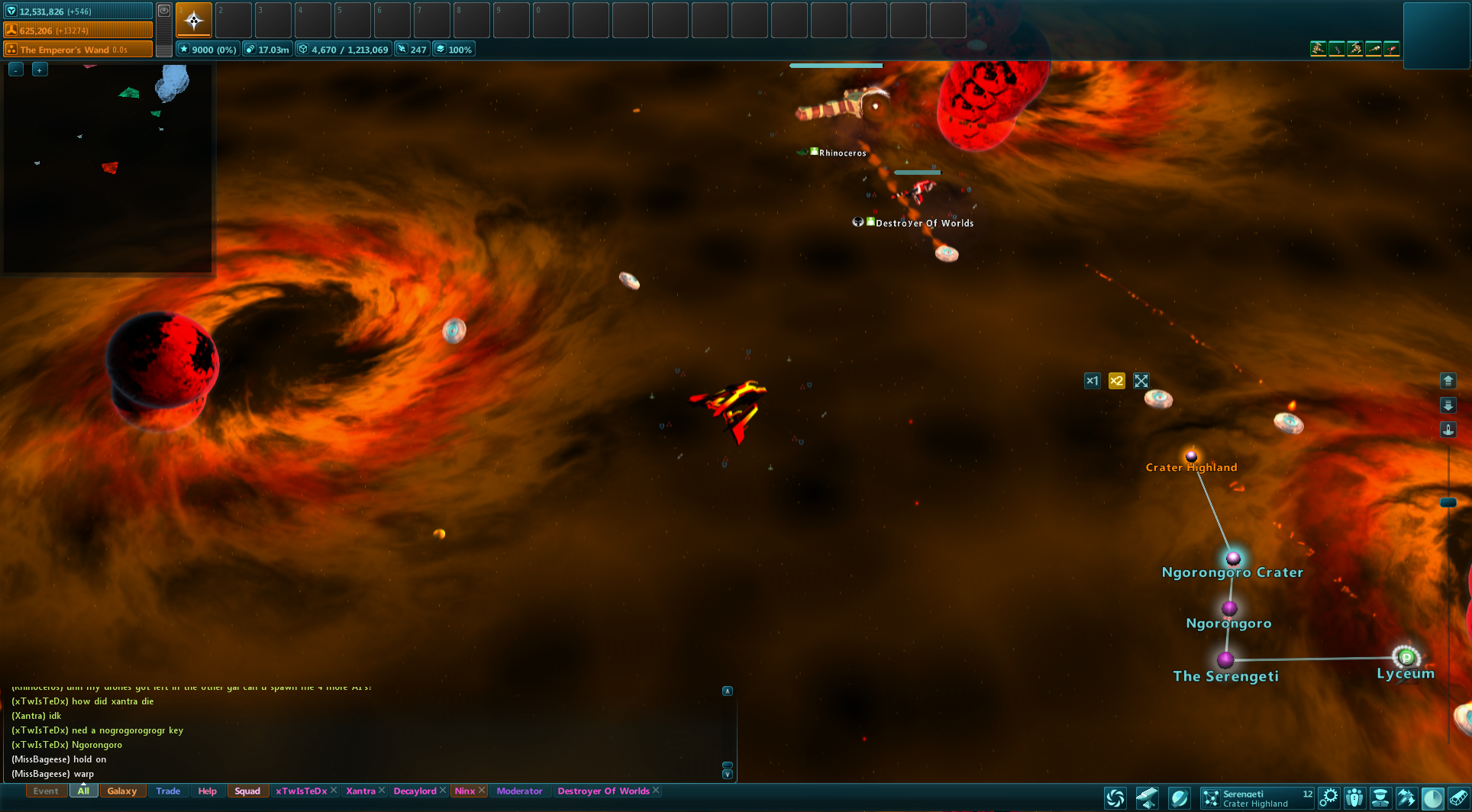Select the Ngorongoro Crater map node
1472x812 pixels.
point(1232,559)
